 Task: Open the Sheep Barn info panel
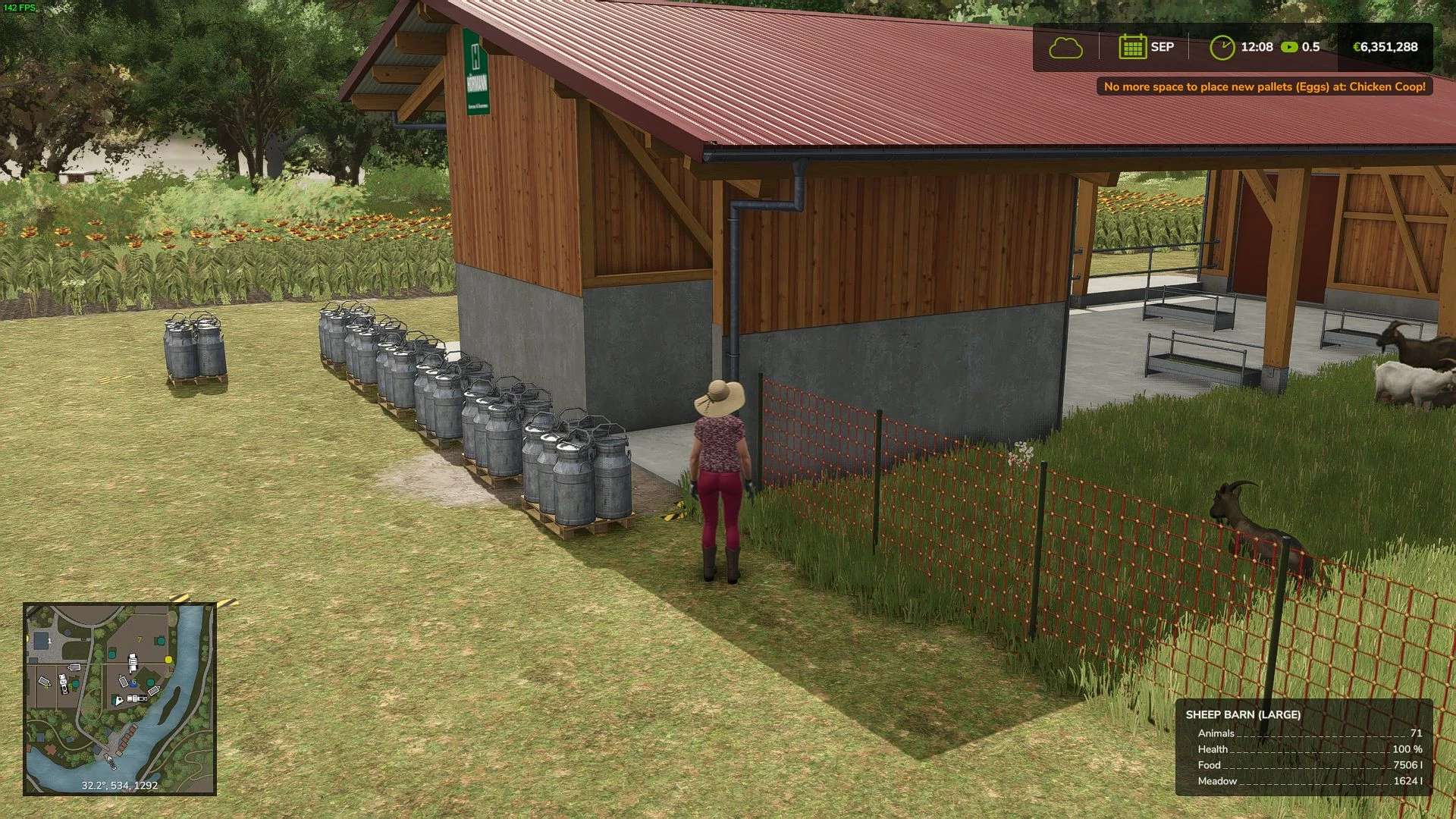[1304, 747]
